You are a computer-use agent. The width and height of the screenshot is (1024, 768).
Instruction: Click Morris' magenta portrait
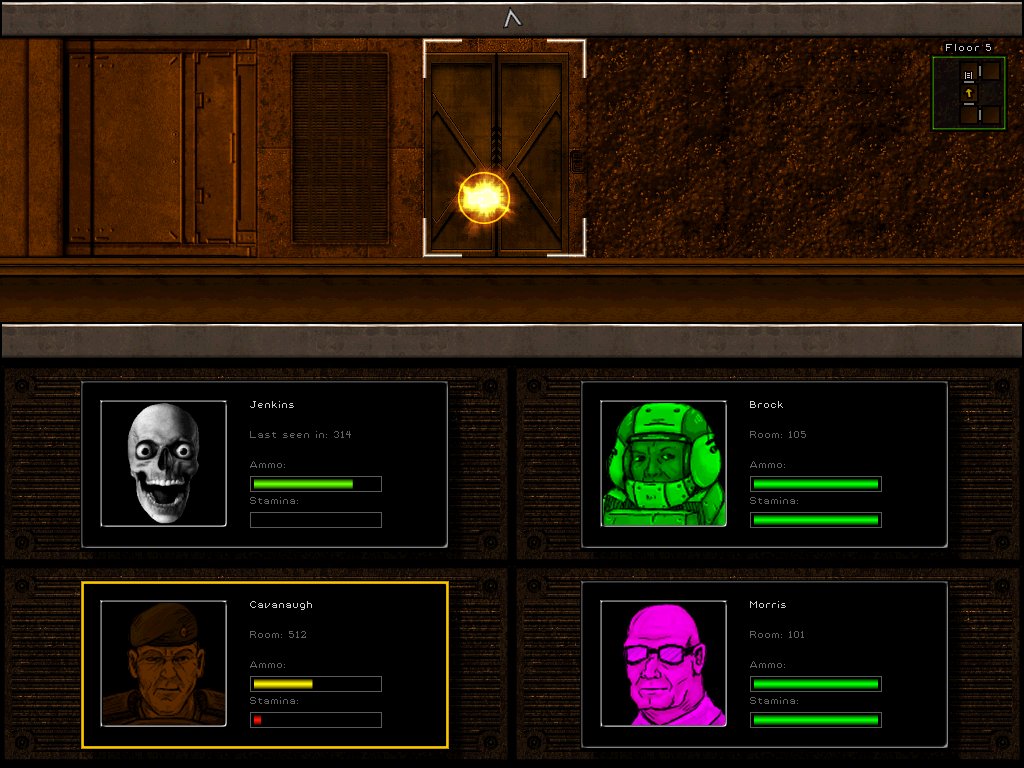click(x=663, y=663)
